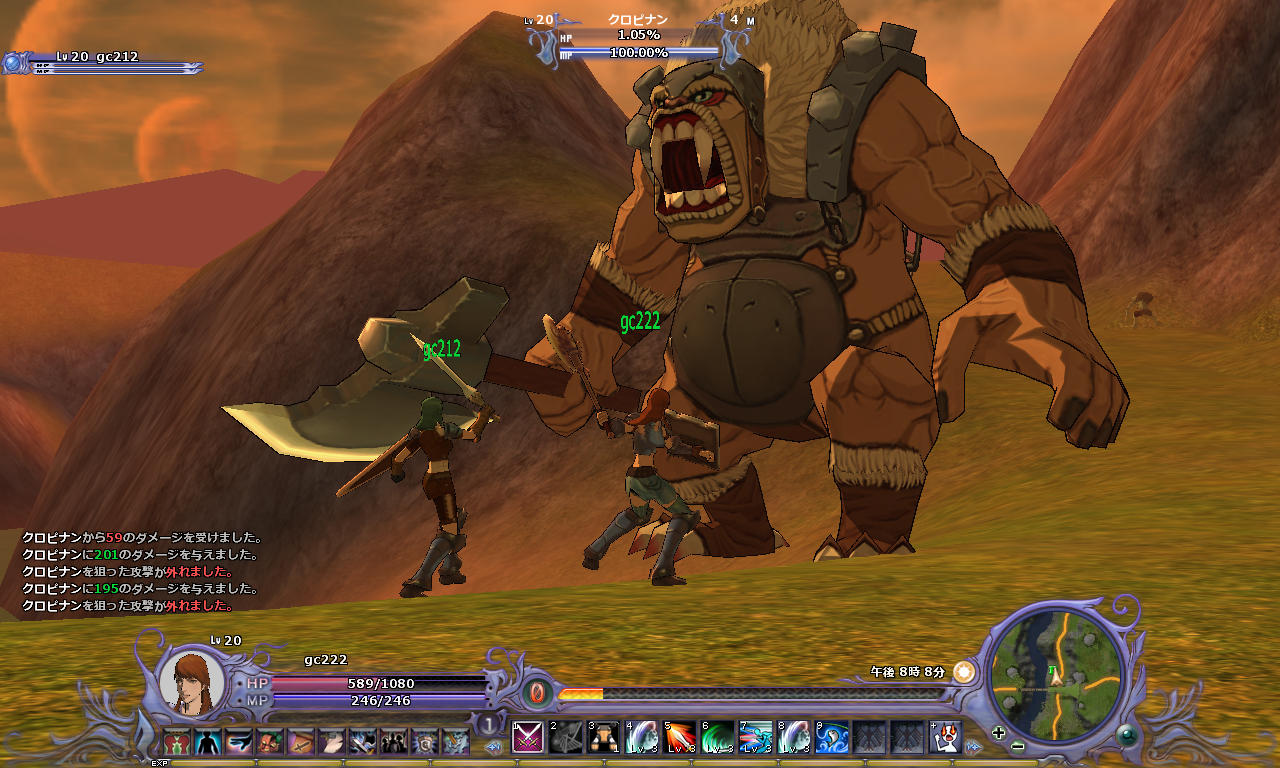1280x768 pixels.
Task: Click the circular minimap
Action: click(1055, 673)
